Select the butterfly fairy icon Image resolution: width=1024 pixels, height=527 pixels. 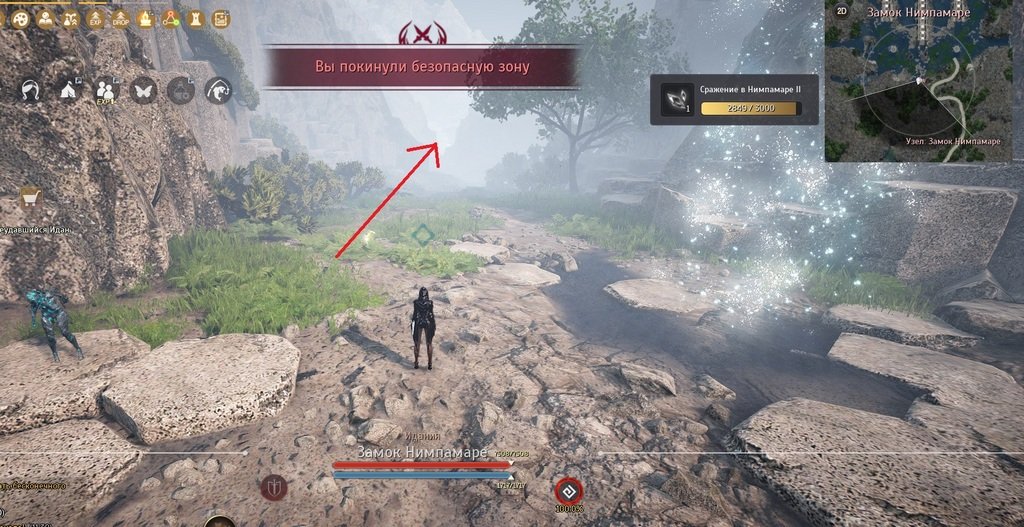143,90
